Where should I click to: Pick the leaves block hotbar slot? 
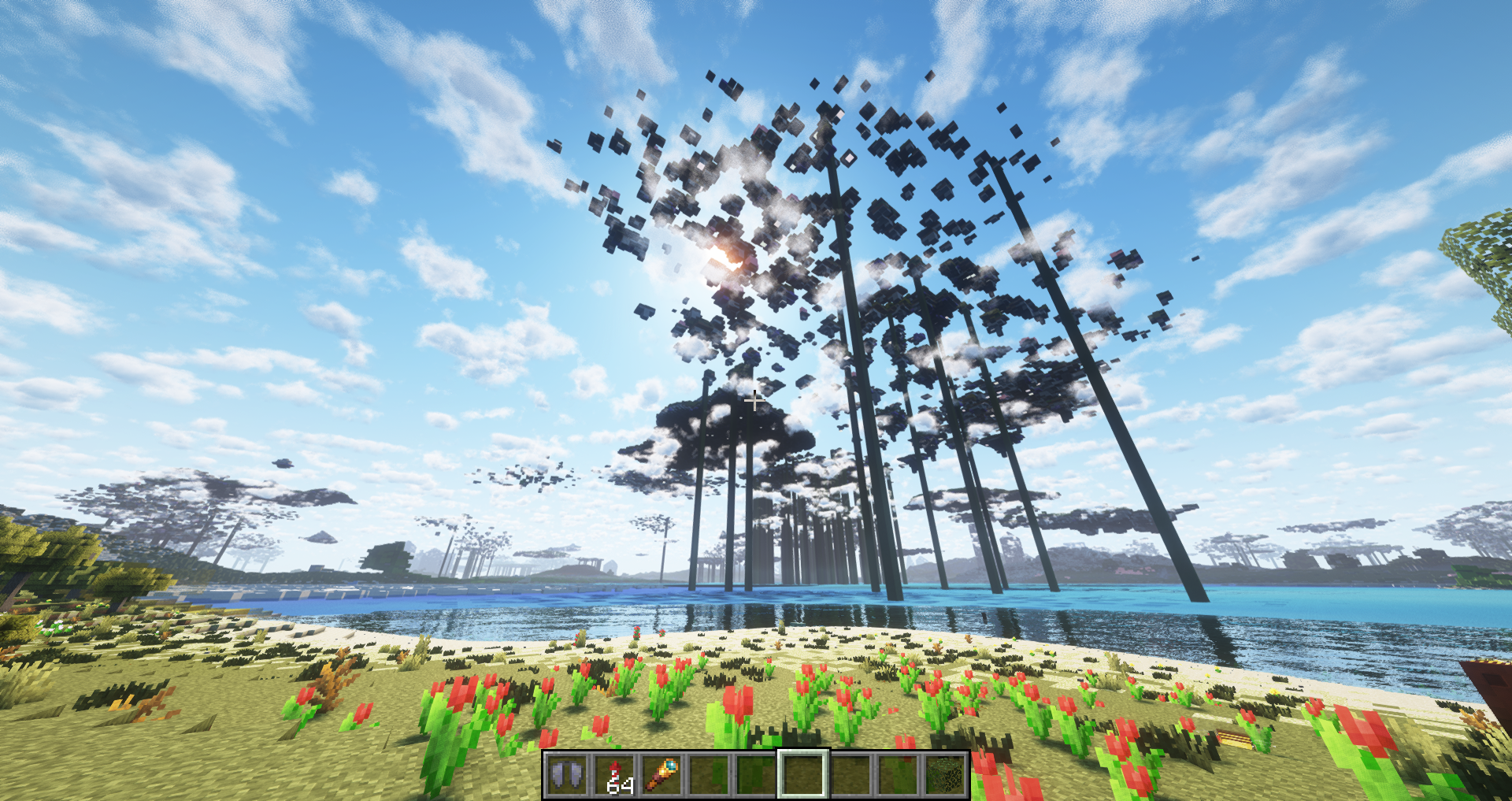945,774
